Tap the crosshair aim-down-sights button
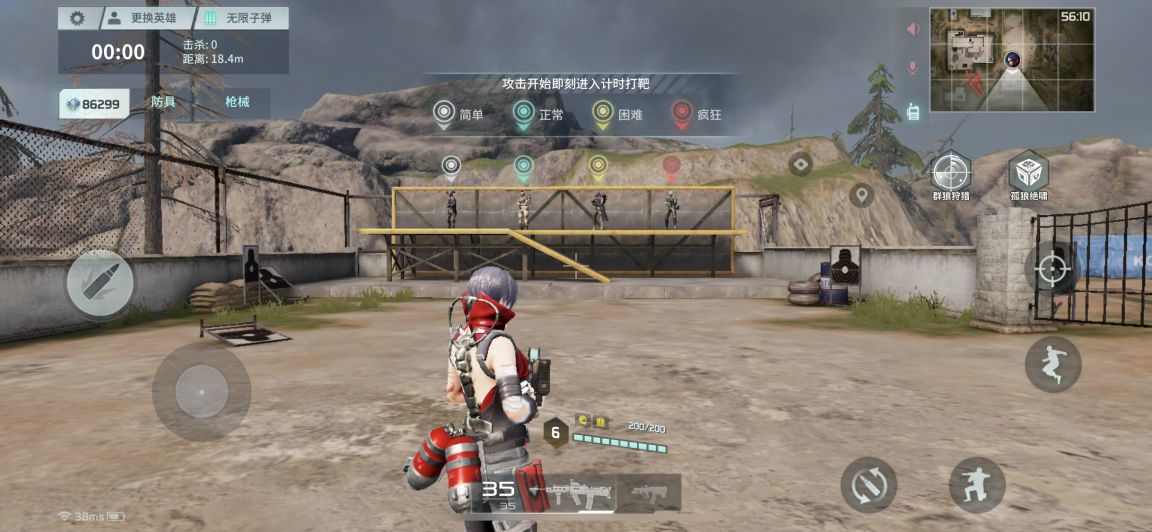This screenshot has width=1152, height=532. point(1051,269)
